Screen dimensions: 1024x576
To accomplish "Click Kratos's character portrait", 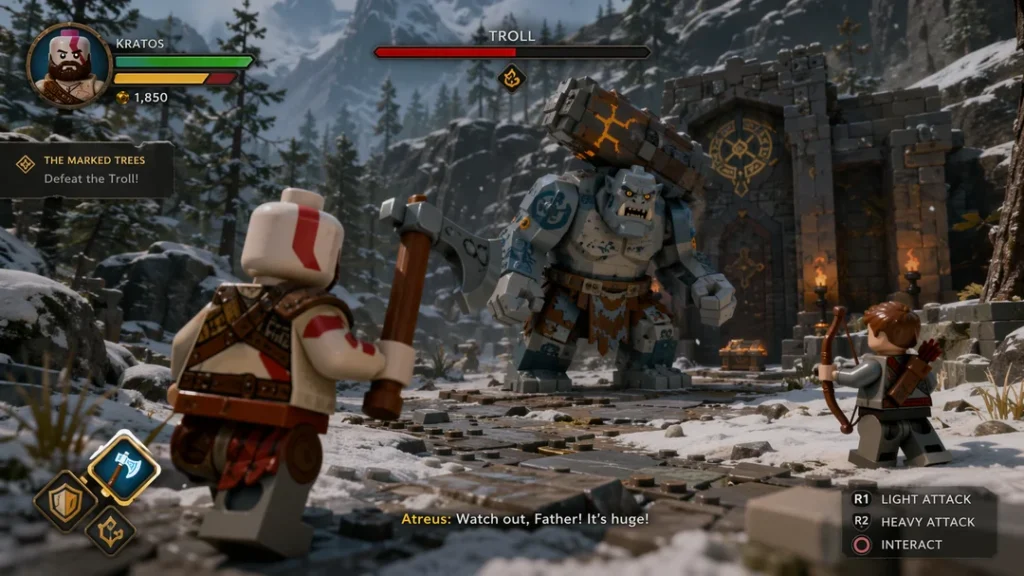I will point(69,64).
